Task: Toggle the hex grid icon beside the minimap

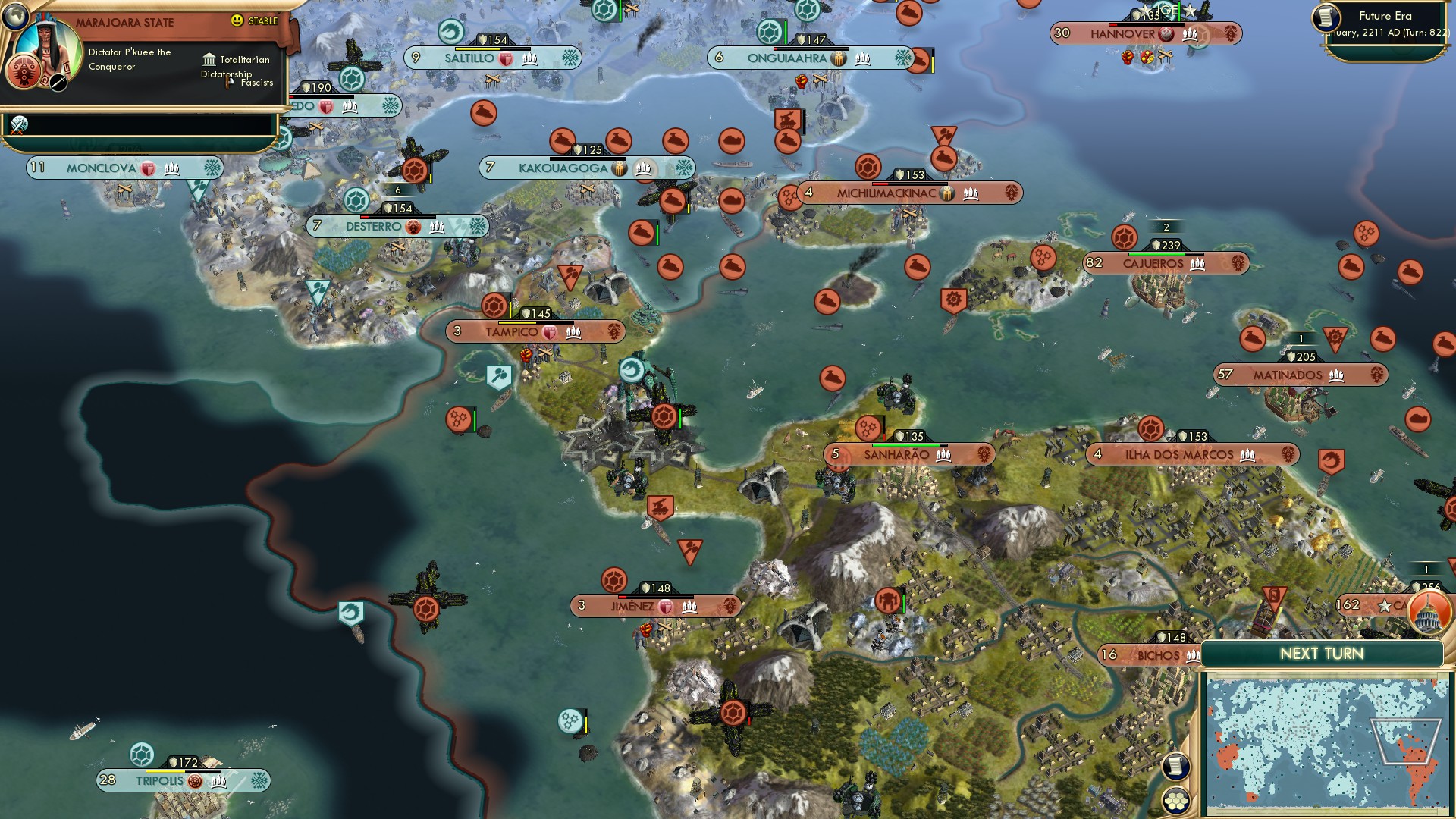Action: (1175, 800)
